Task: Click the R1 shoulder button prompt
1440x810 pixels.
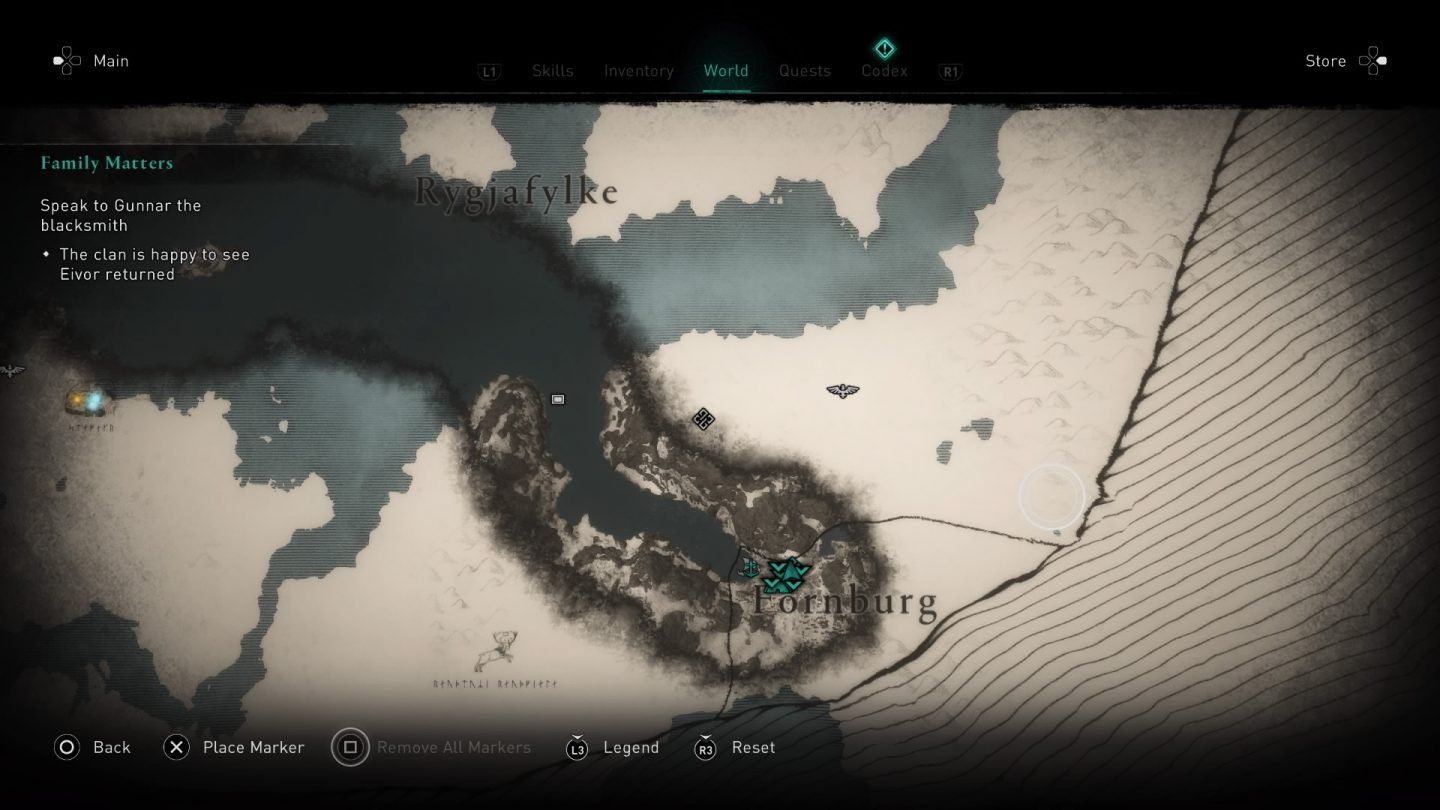Action: (x=949, y=71)
